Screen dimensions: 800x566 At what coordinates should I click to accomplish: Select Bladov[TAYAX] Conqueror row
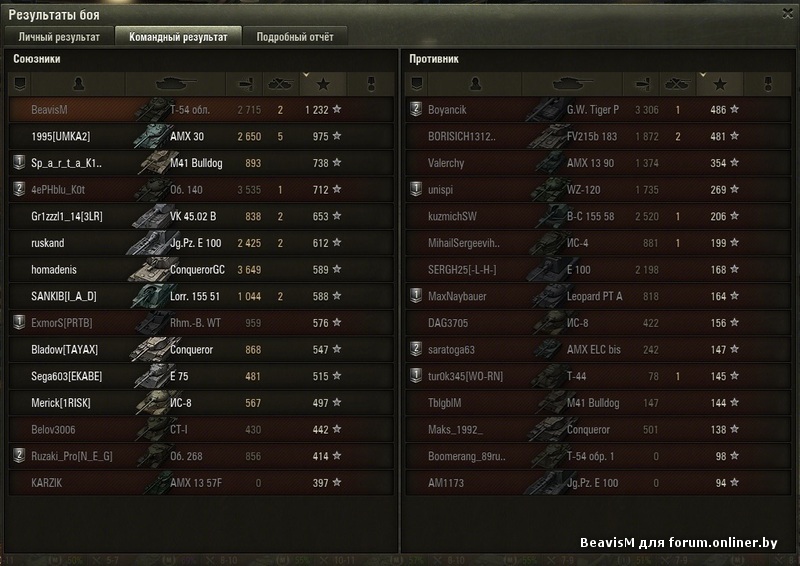tap(198, 349)
